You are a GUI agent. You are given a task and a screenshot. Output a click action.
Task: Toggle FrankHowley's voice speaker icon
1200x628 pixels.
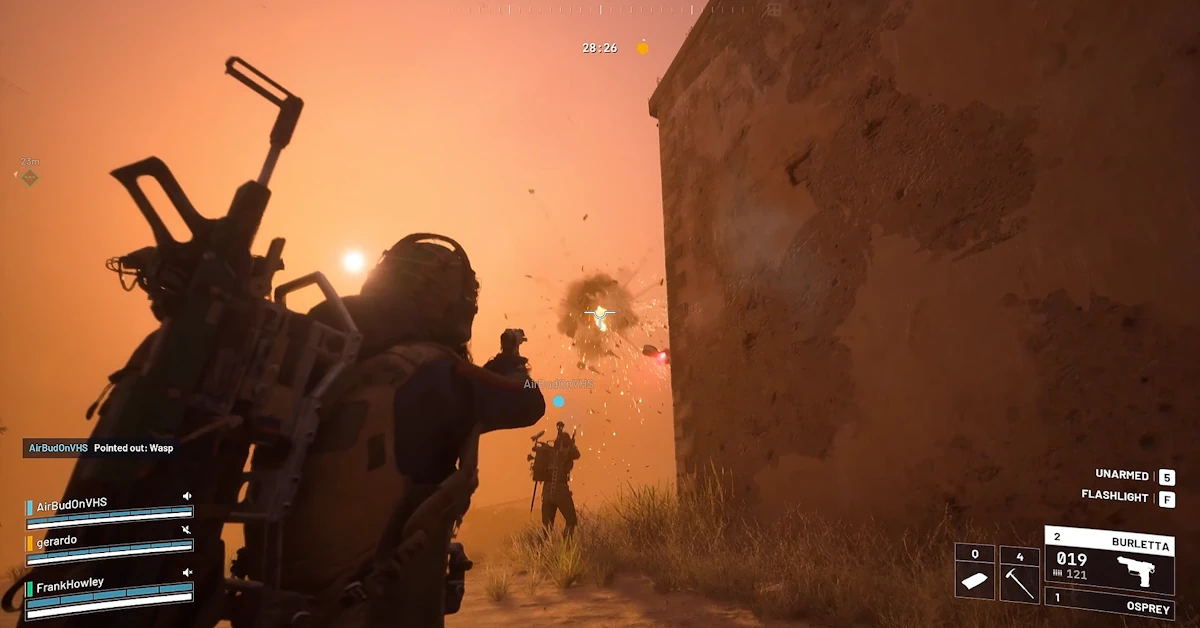187,572
